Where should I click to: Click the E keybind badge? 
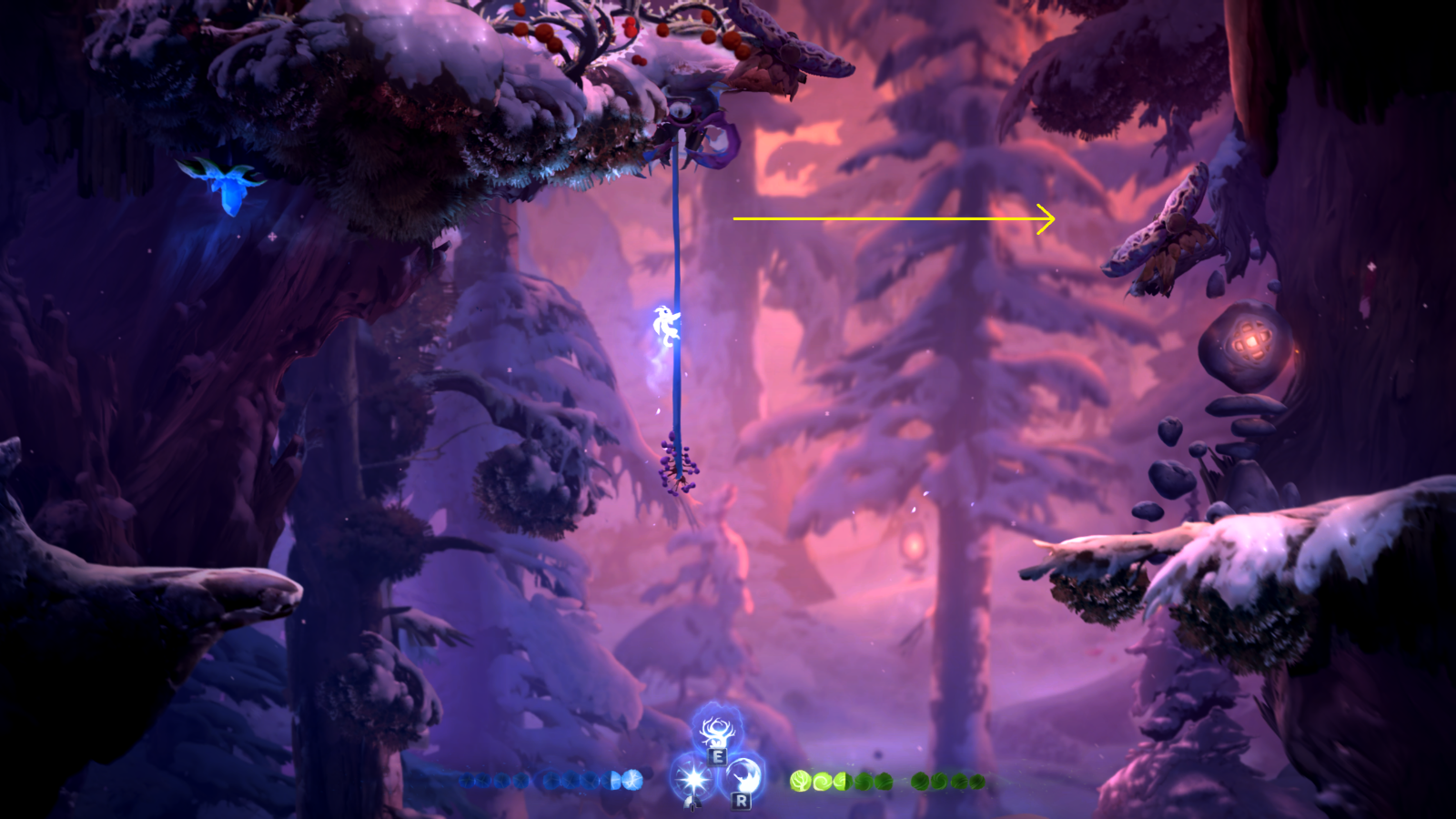[718, 757]
